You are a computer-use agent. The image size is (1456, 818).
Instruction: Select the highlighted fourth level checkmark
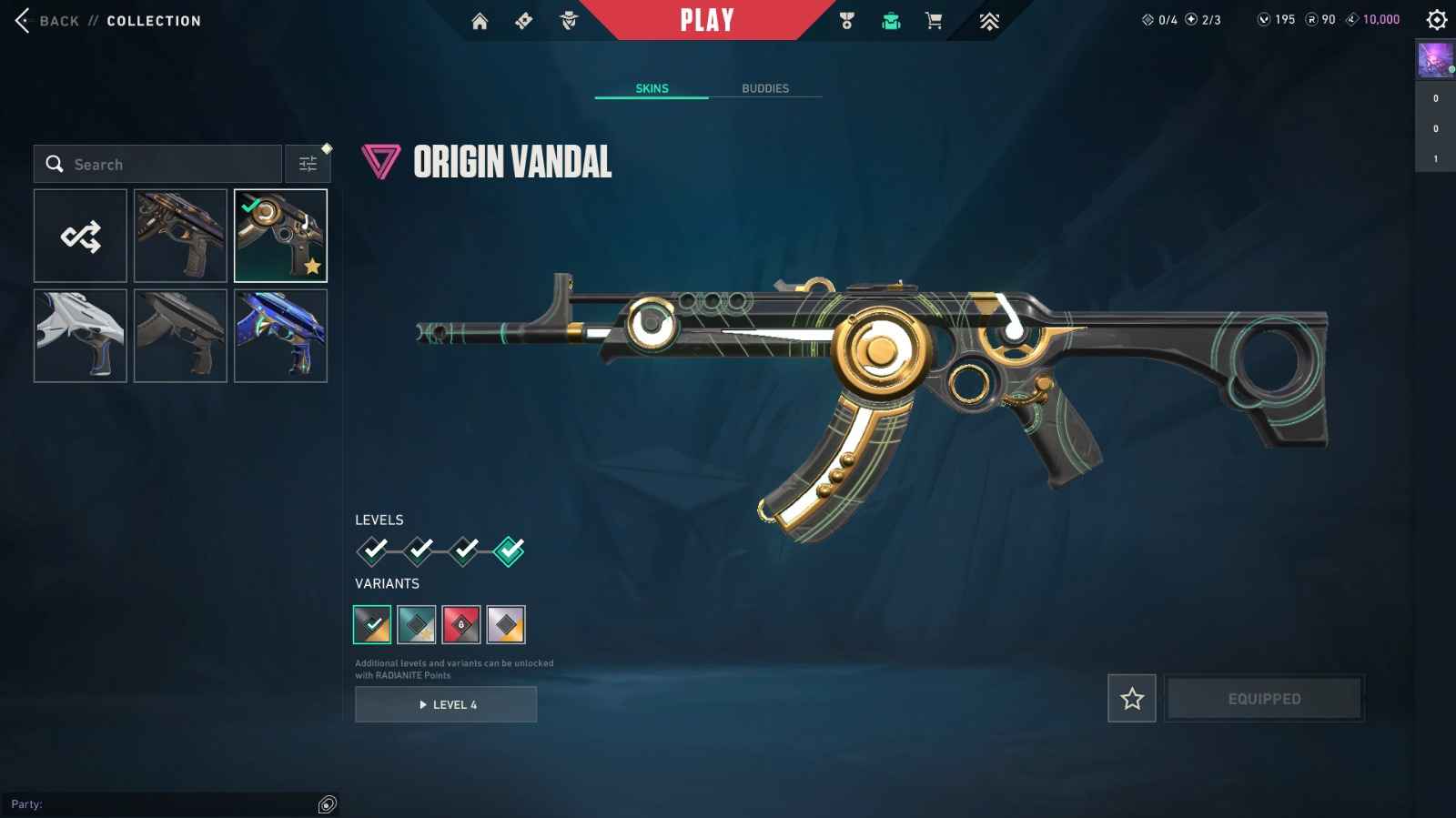tap(509, 550)
